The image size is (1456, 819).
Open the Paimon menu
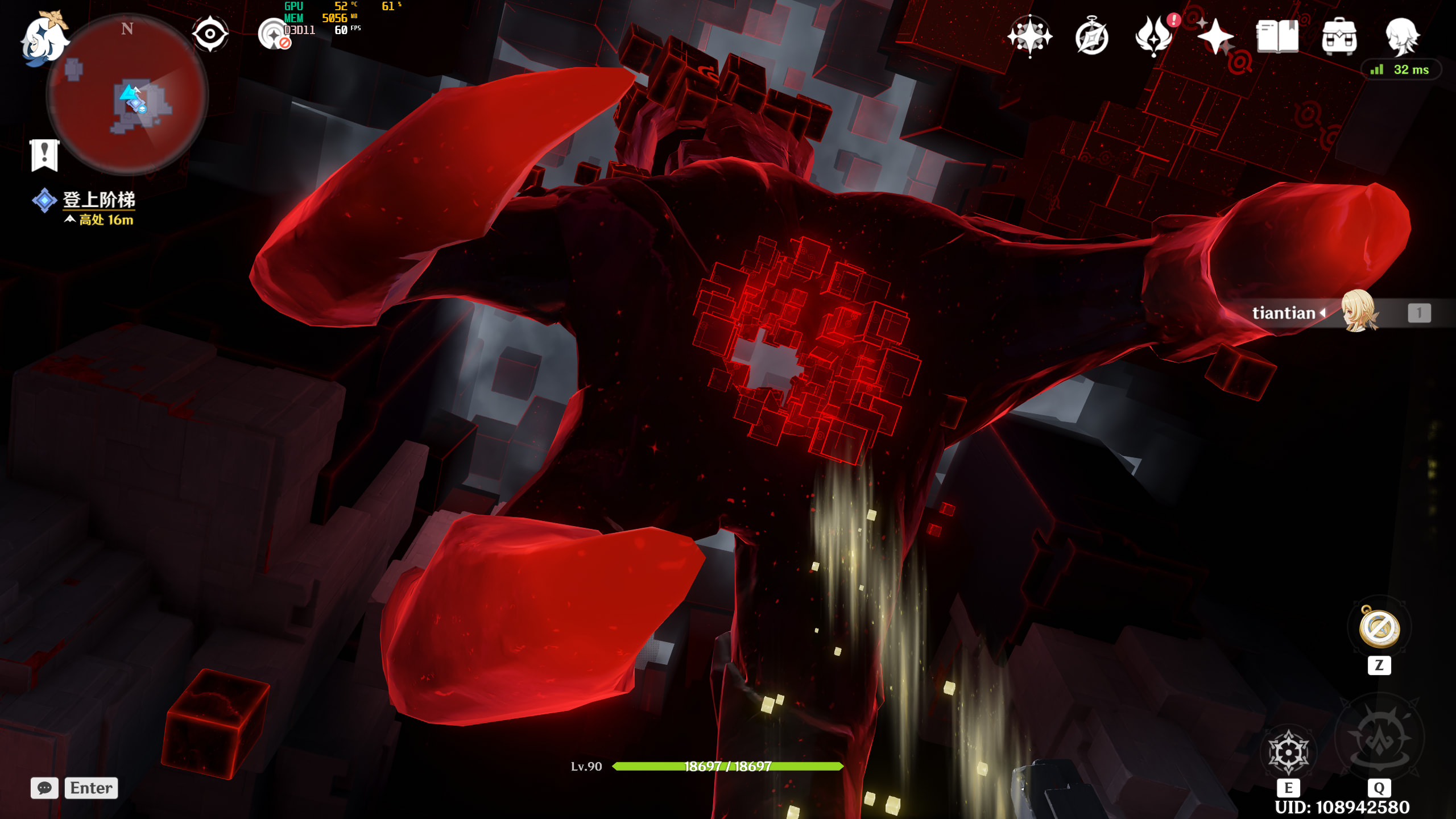tap(44, 39)
